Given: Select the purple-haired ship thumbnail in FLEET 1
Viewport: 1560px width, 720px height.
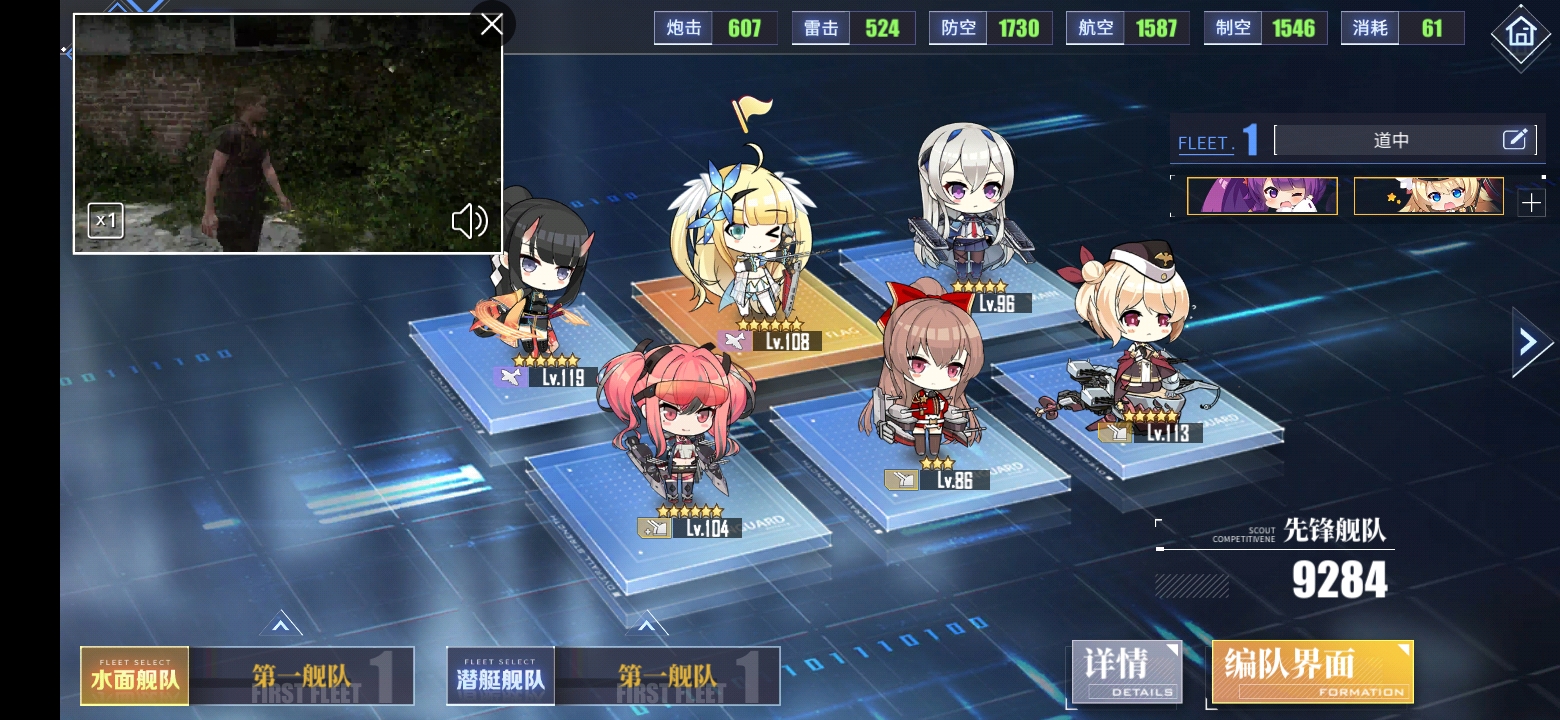Looking at the screenshot, I should coord(1262,196).
